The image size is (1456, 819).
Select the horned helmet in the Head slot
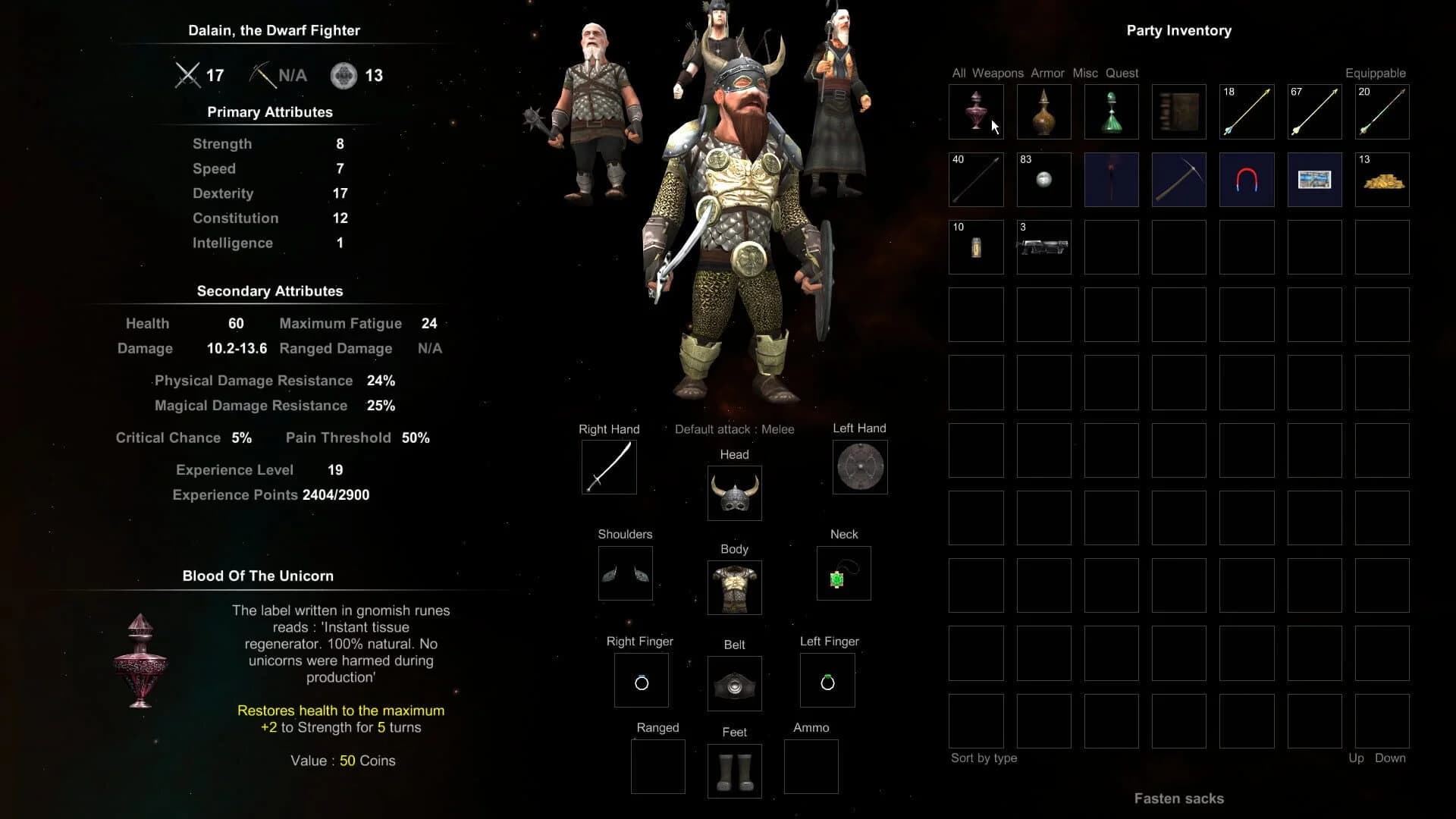pyautogui.click(x=733, y=493)
